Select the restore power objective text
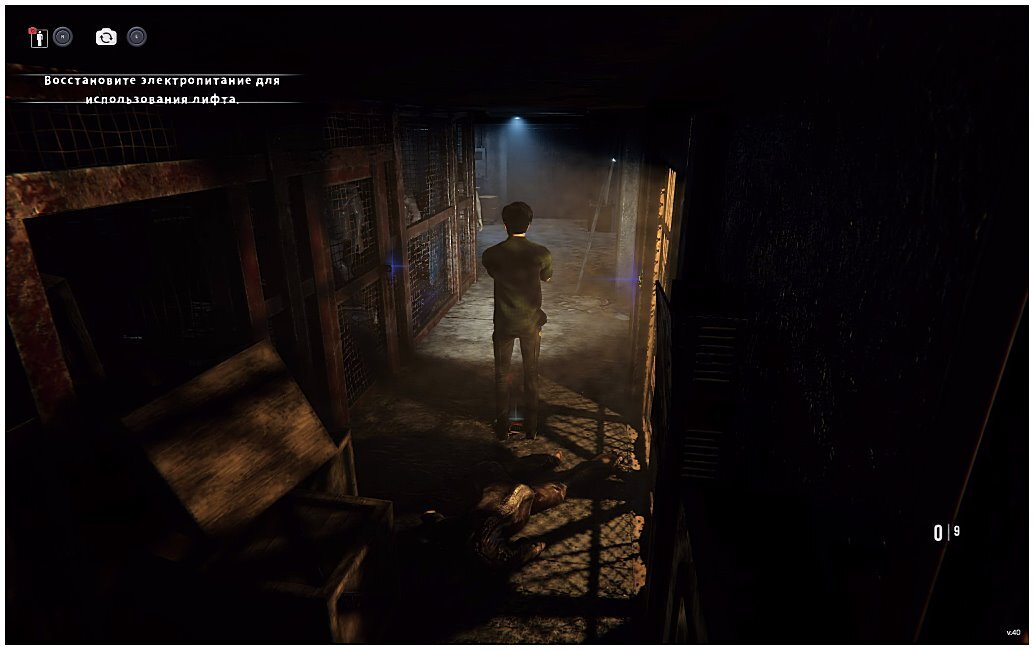This screenshot has width=1034, height=650. pos(162,89)
